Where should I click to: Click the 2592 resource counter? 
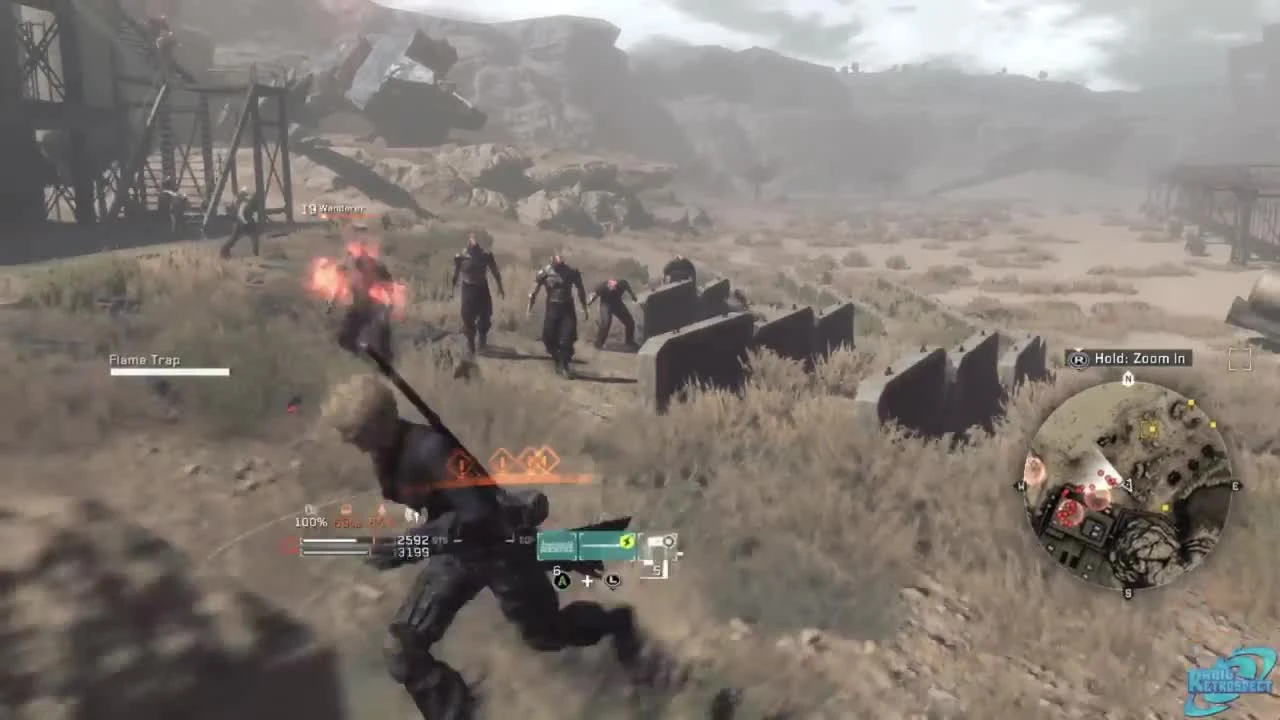coord(413,540)
